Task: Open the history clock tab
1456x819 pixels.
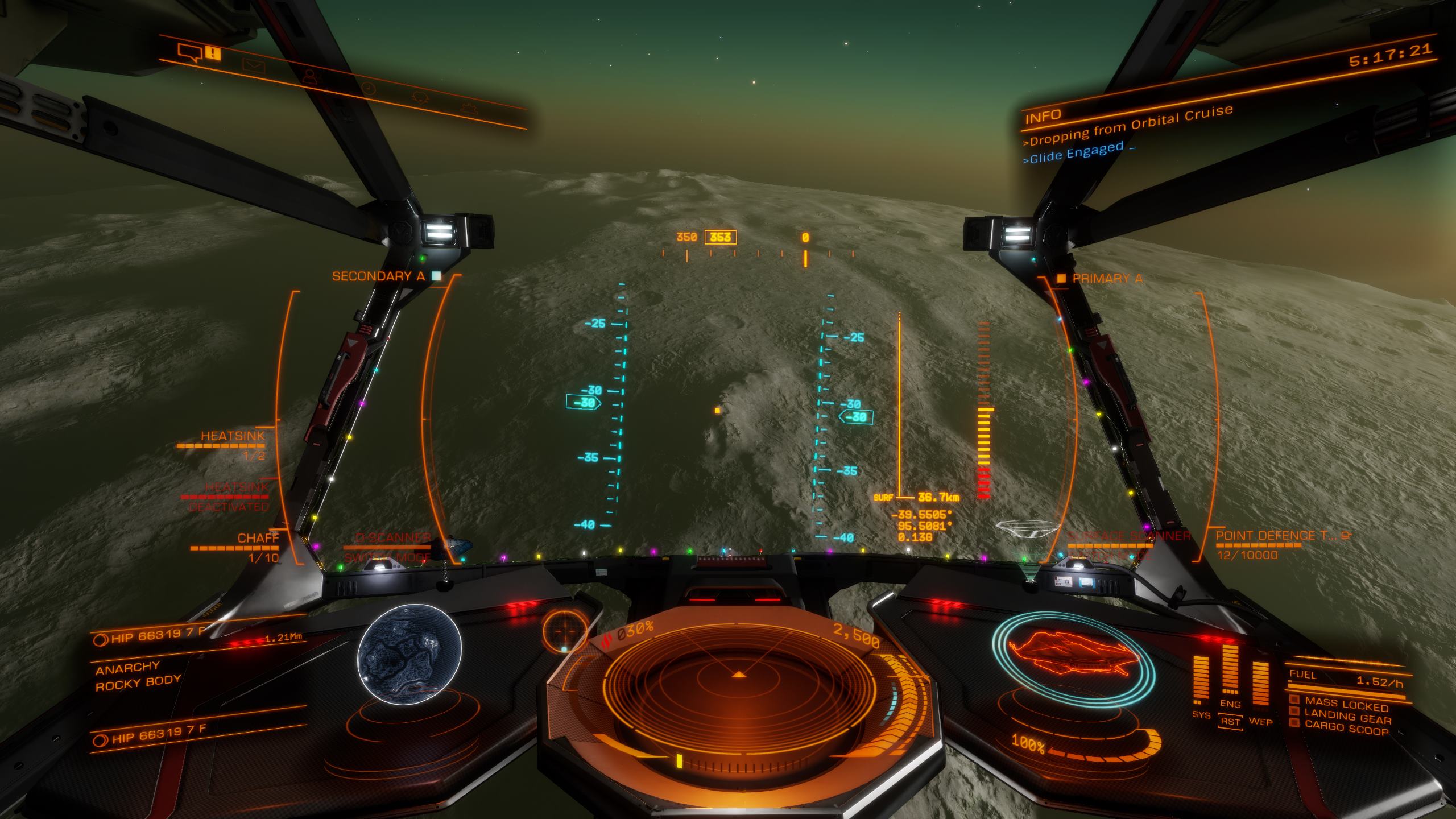Action: [369, 88]
